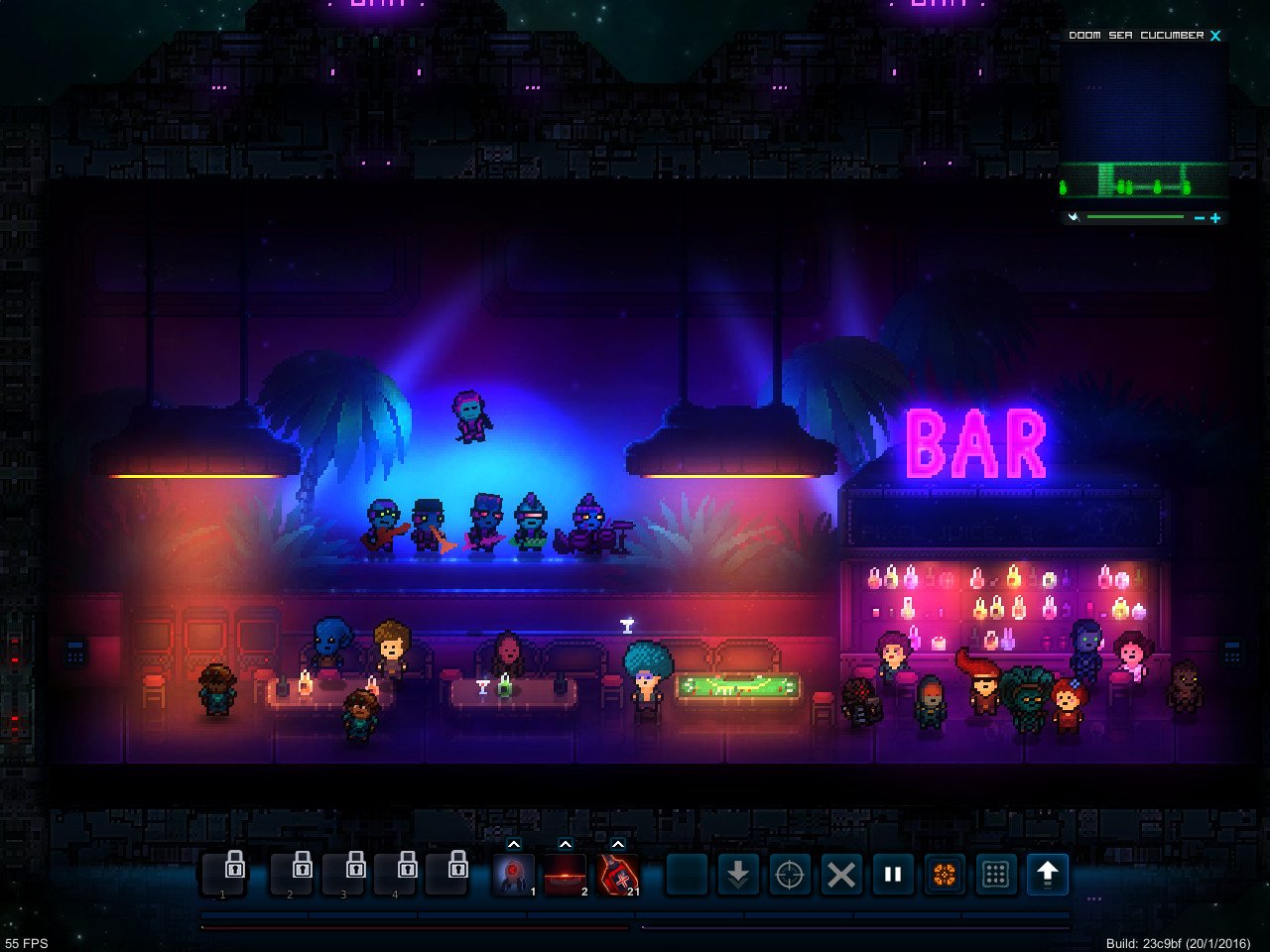The image size is (1270, 952).
Task: Click the cancel X icon in the toolbar
Action: click(841, 874)
